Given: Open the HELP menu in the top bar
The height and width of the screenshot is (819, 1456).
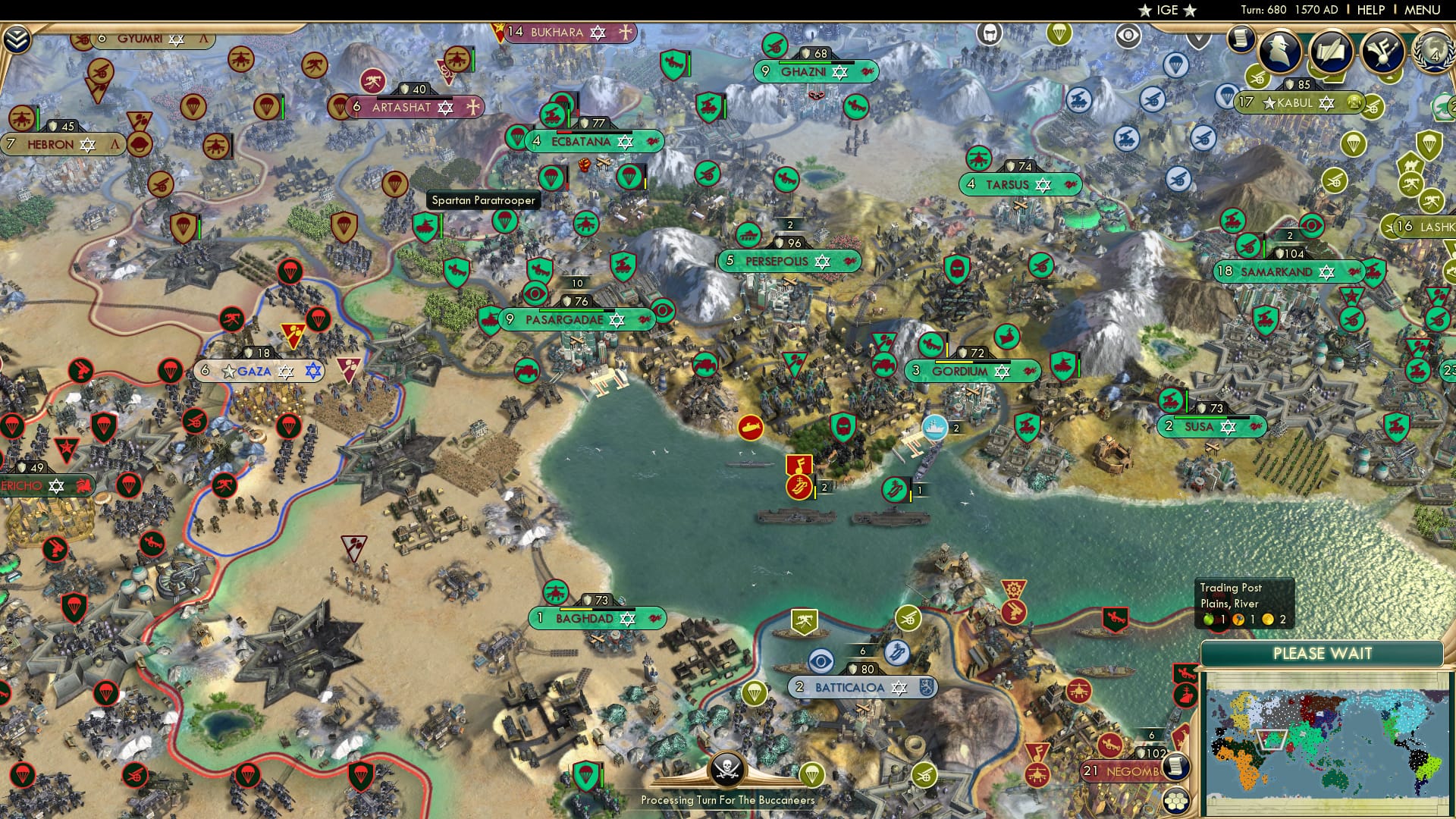Looking at the screenshot, I should click(1370, 9).
